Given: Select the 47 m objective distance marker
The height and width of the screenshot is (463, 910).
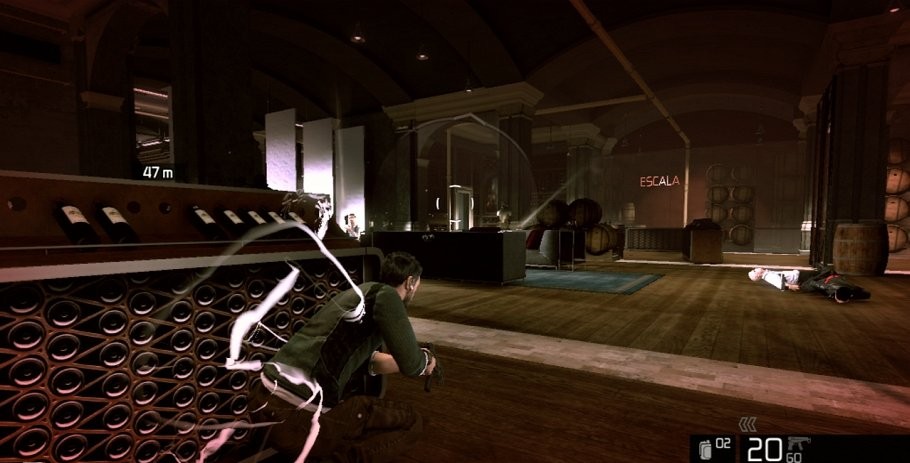Looking at the screenshot, I should point(158,172).
